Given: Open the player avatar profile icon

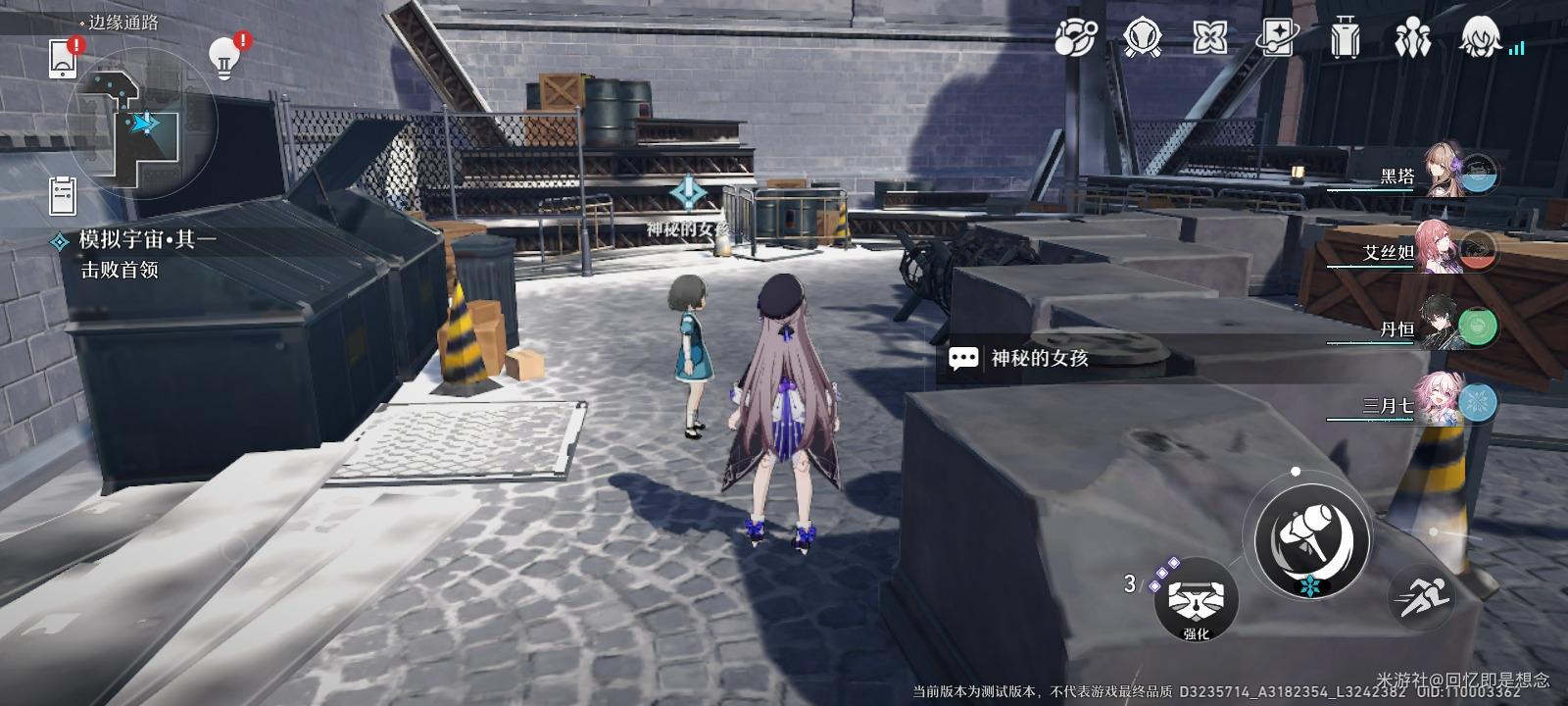Looking at the screenshot, I should (1480, 38).
